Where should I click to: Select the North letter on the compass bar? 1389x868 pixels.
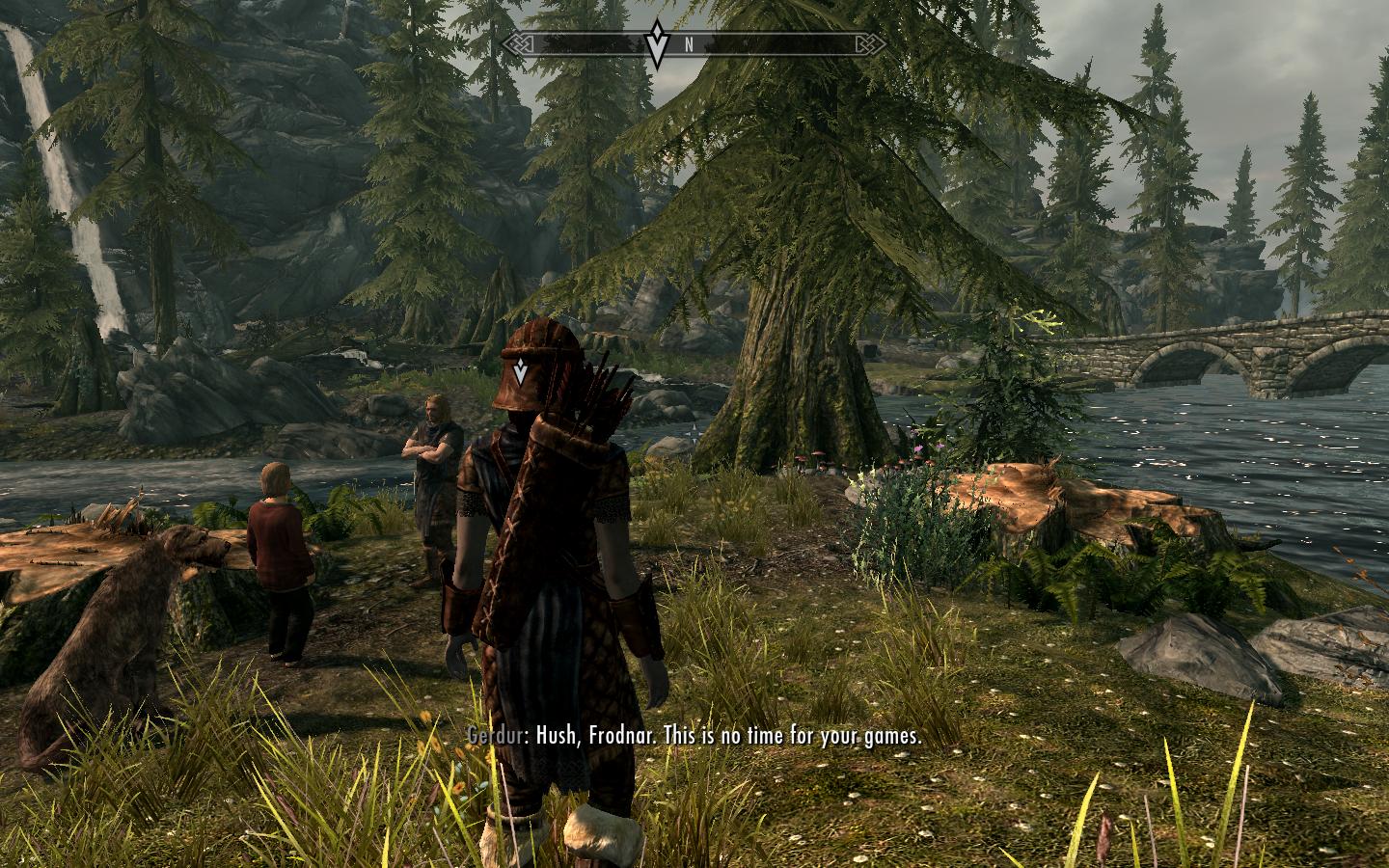pyautogui.click(x=689, y=44)
